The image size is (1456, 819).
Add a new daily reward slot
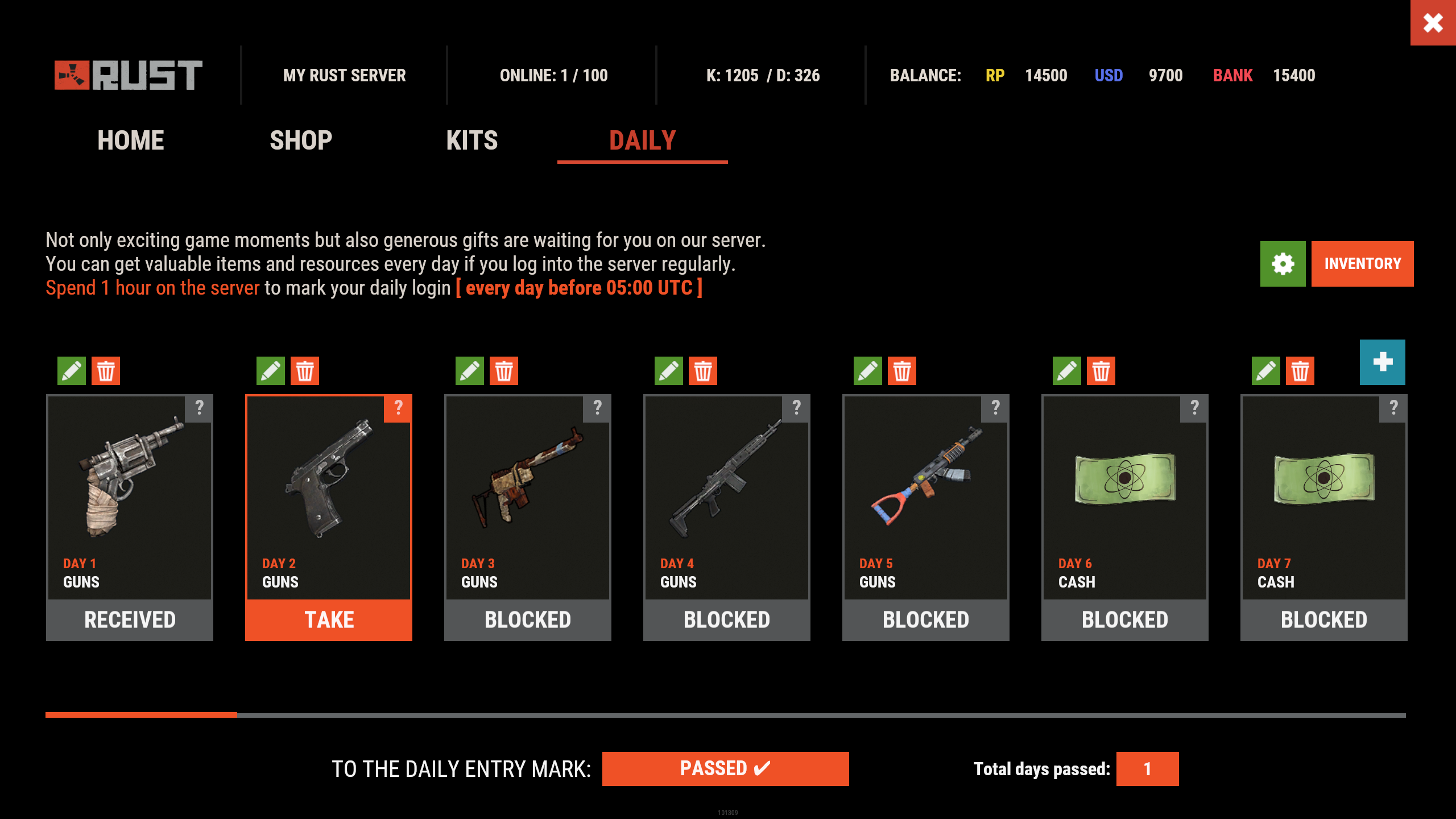click(x=1383, y=362)
